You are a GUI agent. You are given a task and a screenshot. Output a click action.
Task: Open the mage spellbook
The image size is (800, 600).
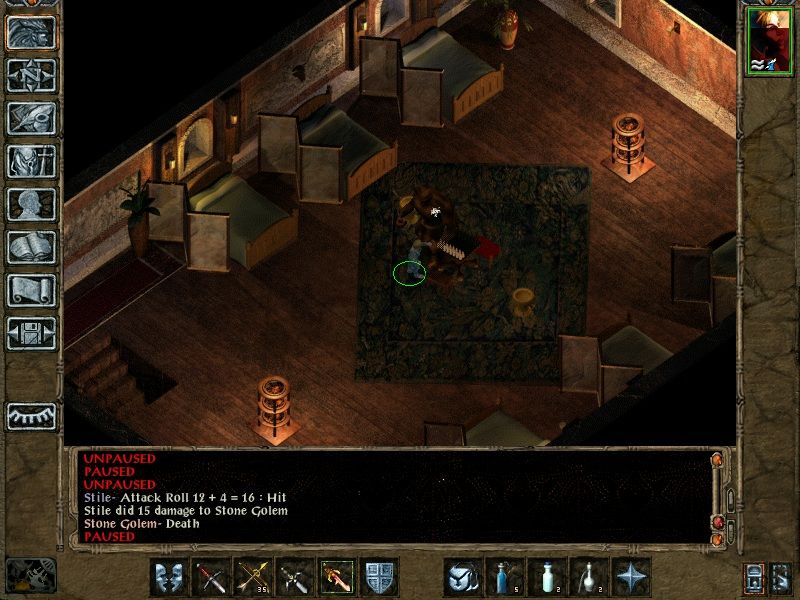[x=31, y=247]
